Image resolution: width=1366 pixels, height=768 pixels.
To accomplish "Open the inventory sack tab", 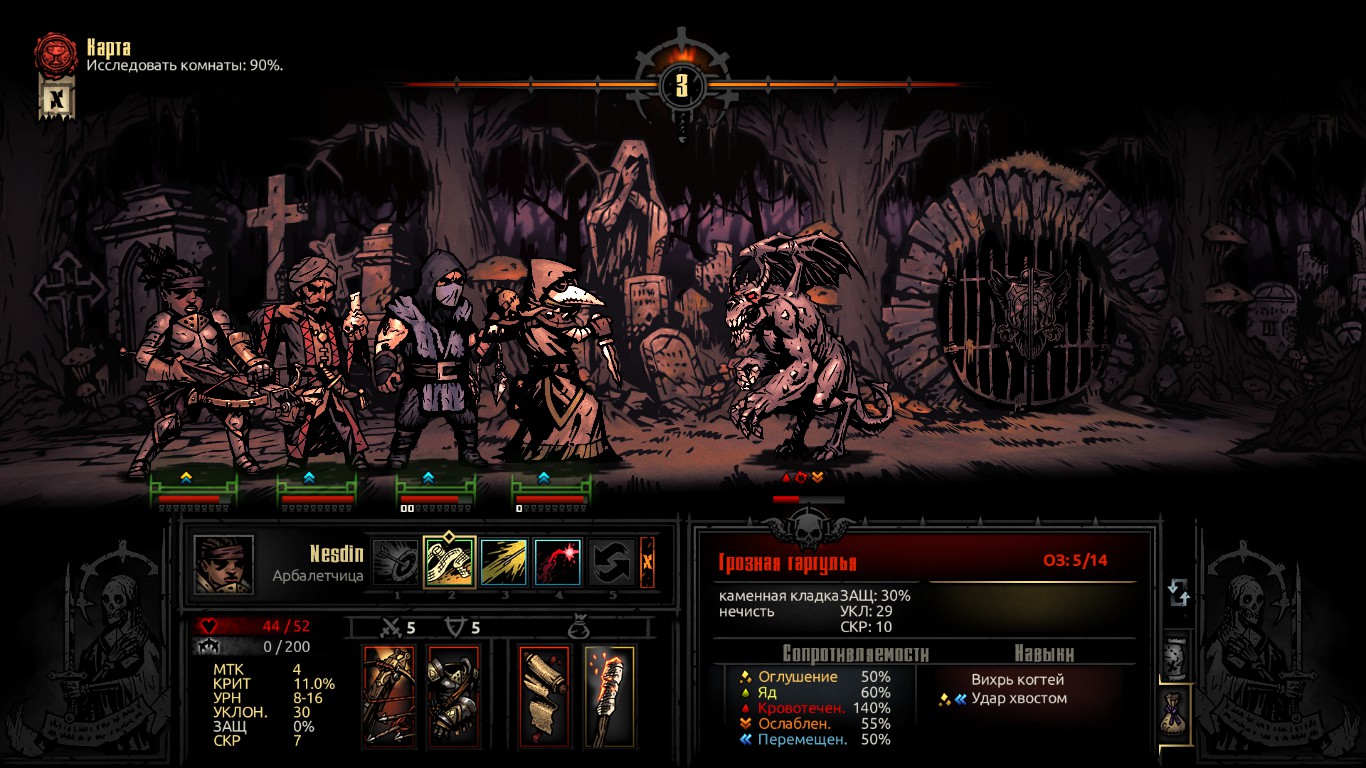I will coord(1178,714).
